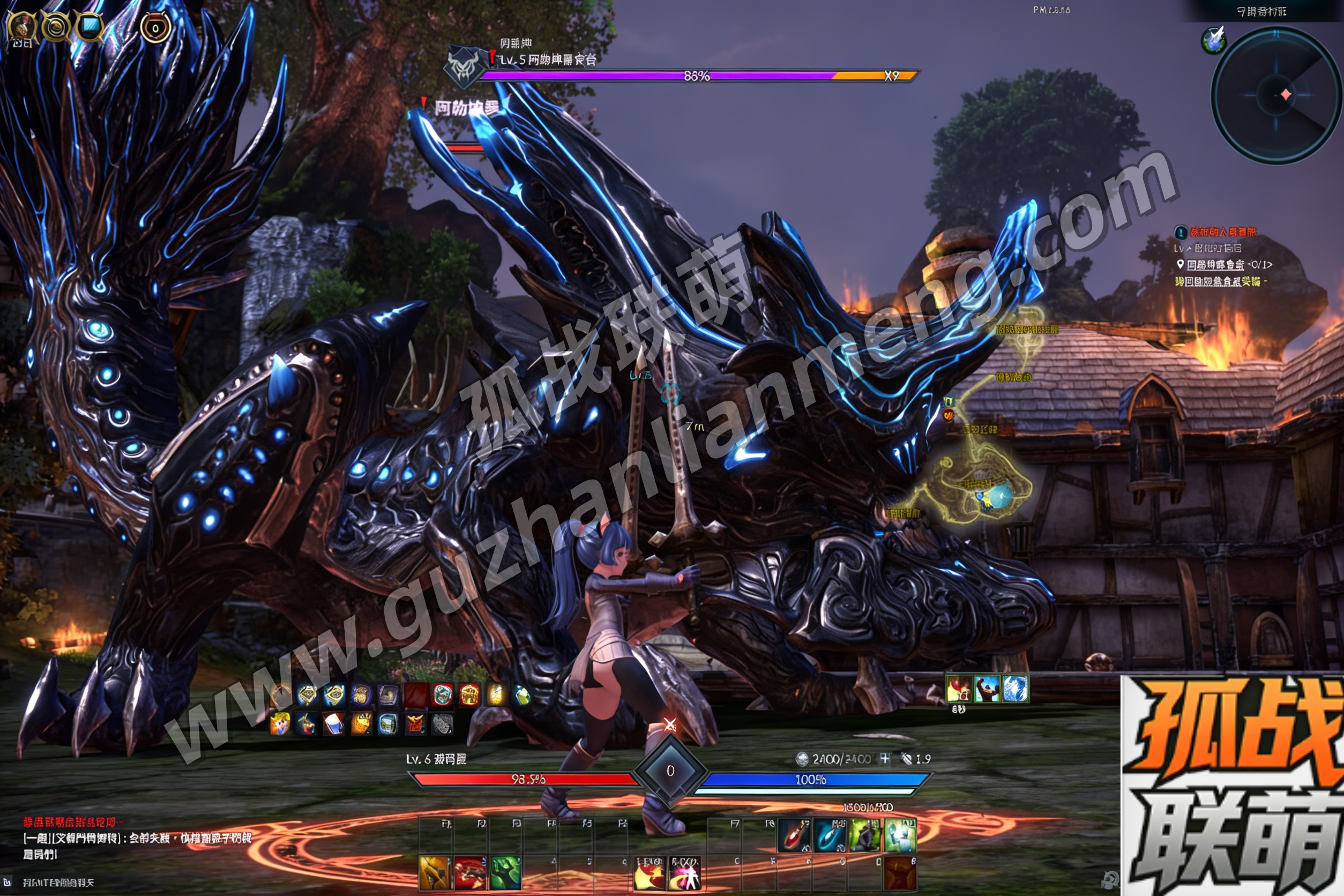The width and height of the screenshot is (1344, 896).
Task: Use the blue mana potion slot
Action: [830, 835]
